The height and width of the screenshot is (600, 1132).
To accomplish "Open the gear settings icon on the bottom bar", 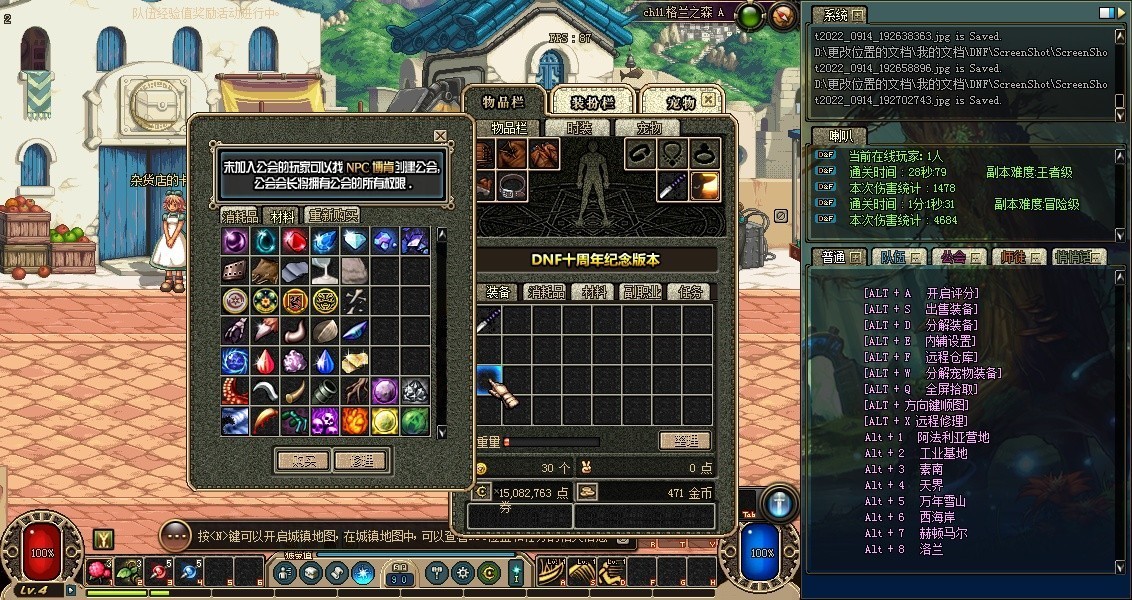I will [x=462, y=573].
